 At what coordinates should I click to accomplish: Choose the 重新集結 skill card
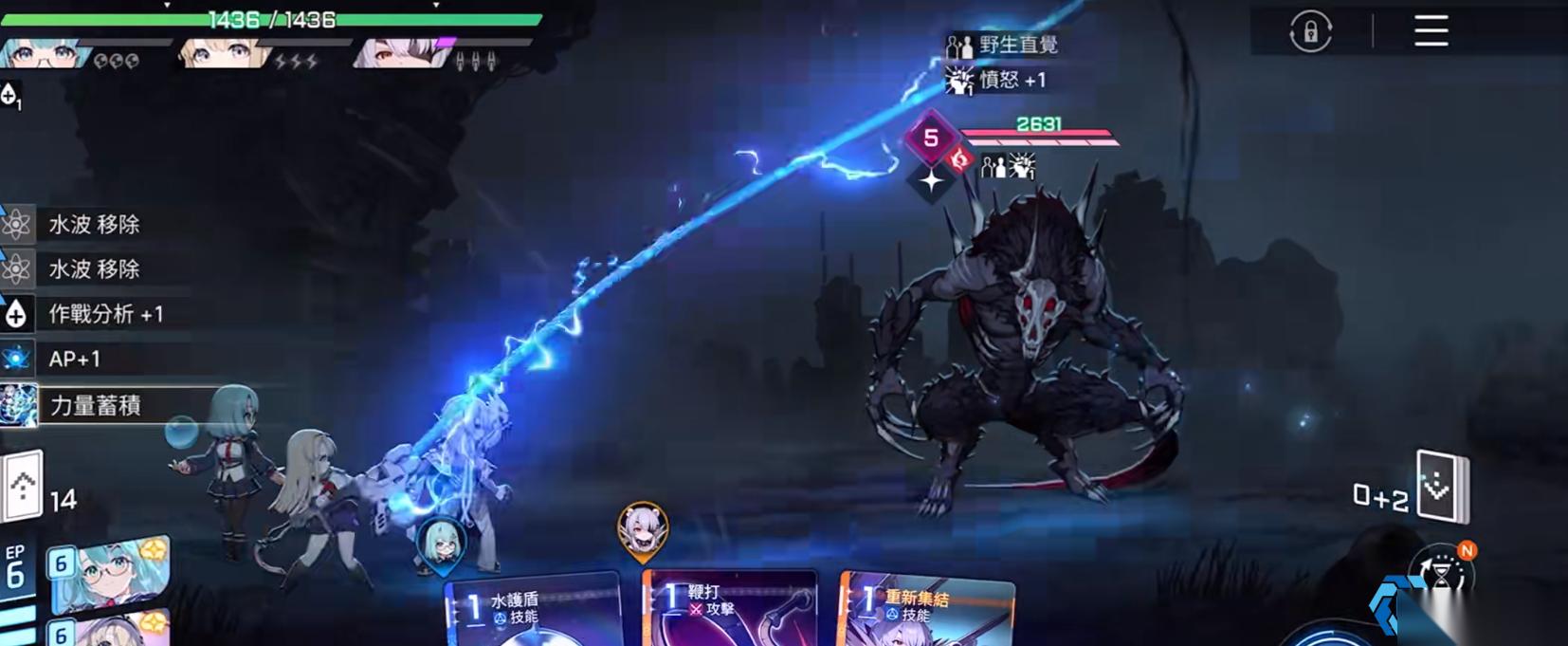click(925, 612)
